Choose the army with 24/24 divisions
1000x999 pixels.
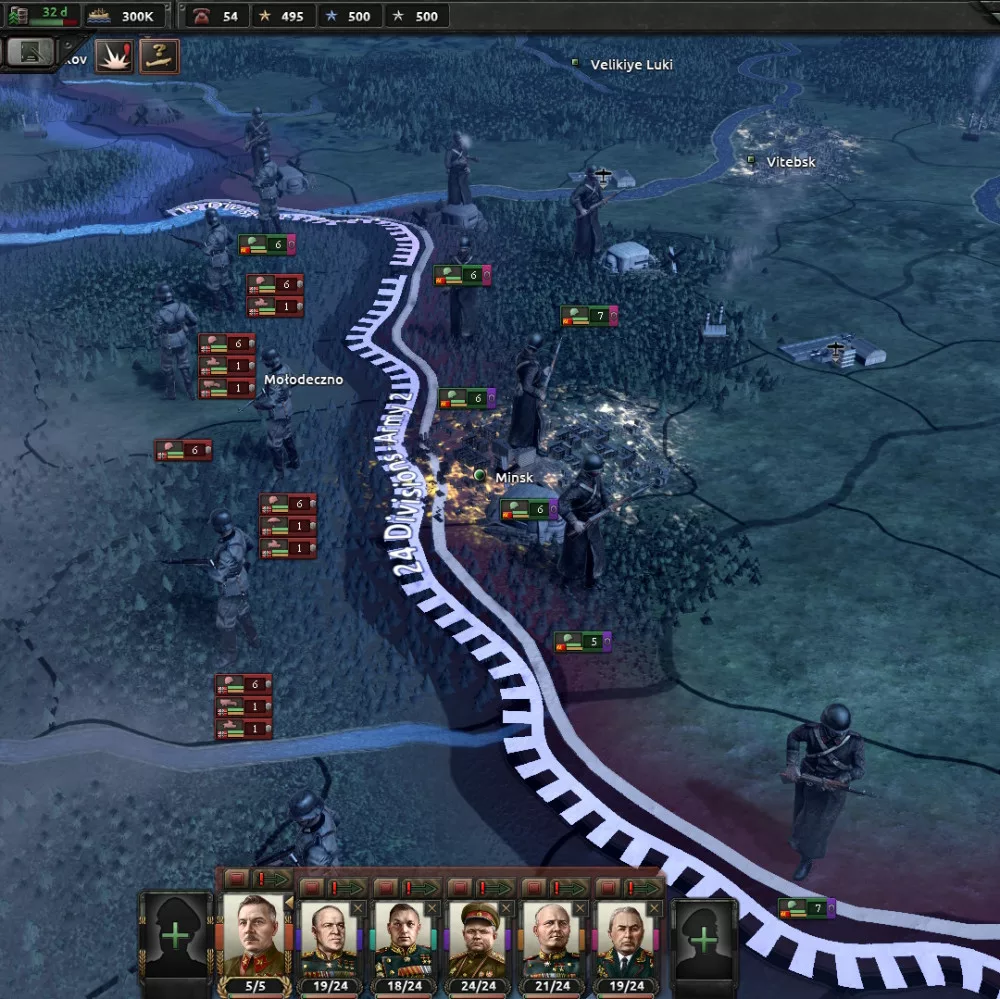(x=476, y=940)
